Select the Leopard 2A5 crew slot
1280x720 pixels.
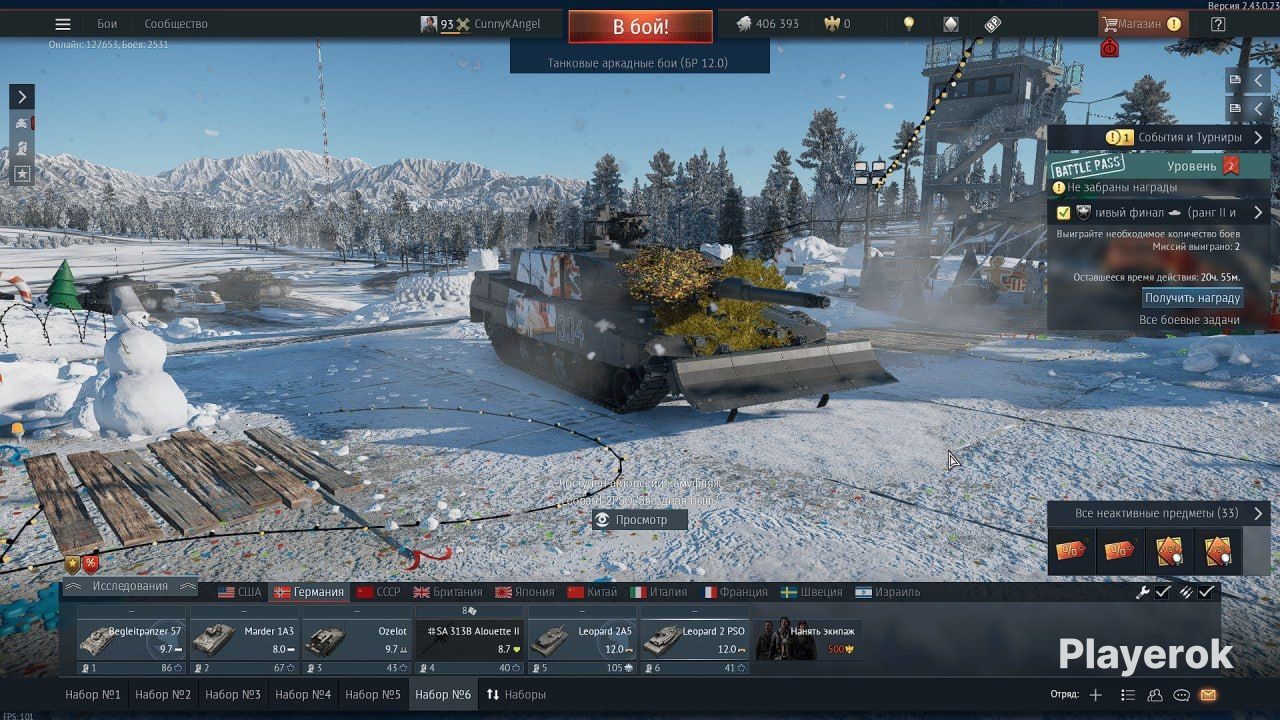coord(582,640)
